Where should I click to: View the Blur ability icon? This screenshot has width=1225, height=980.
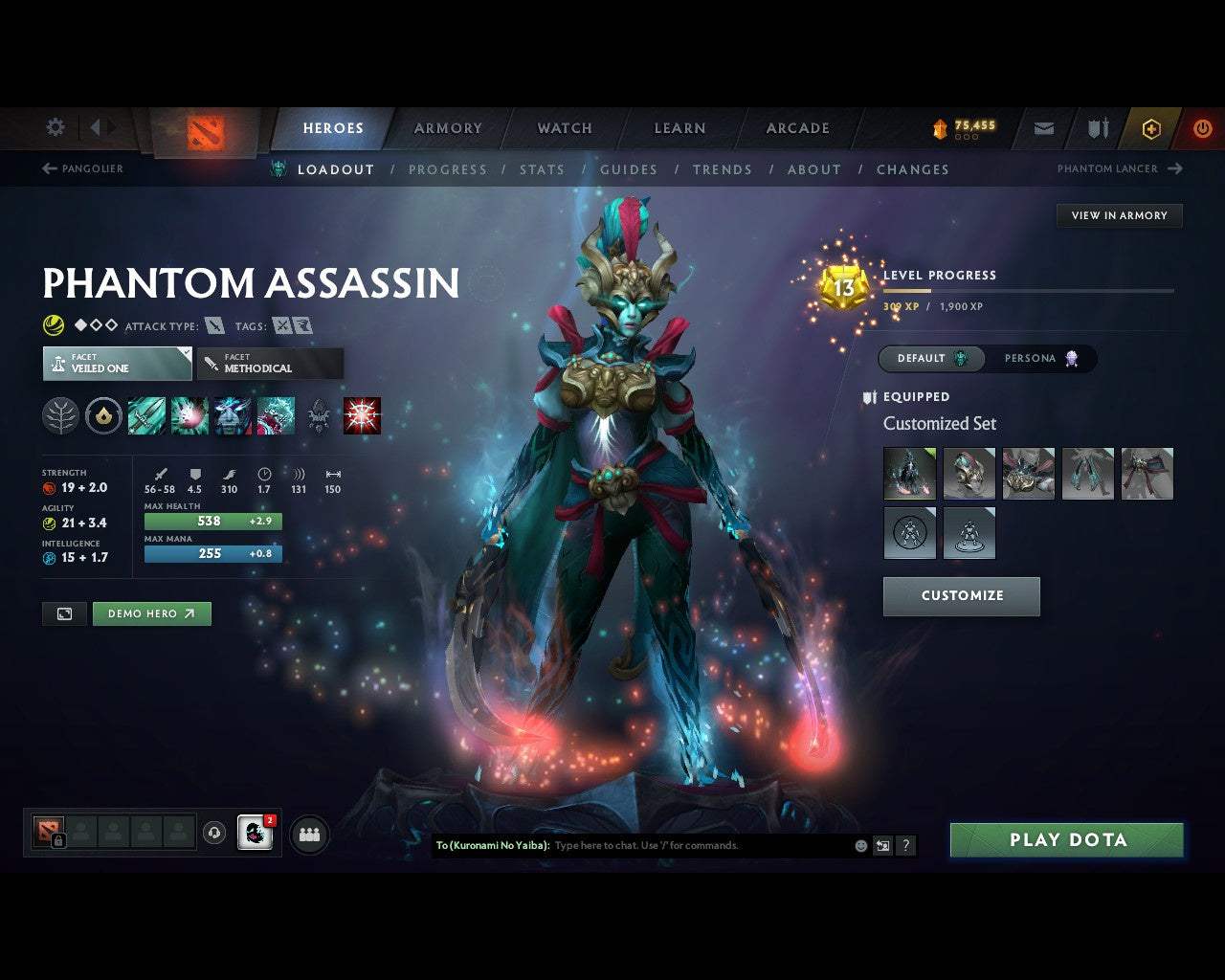tap(233, 415)
